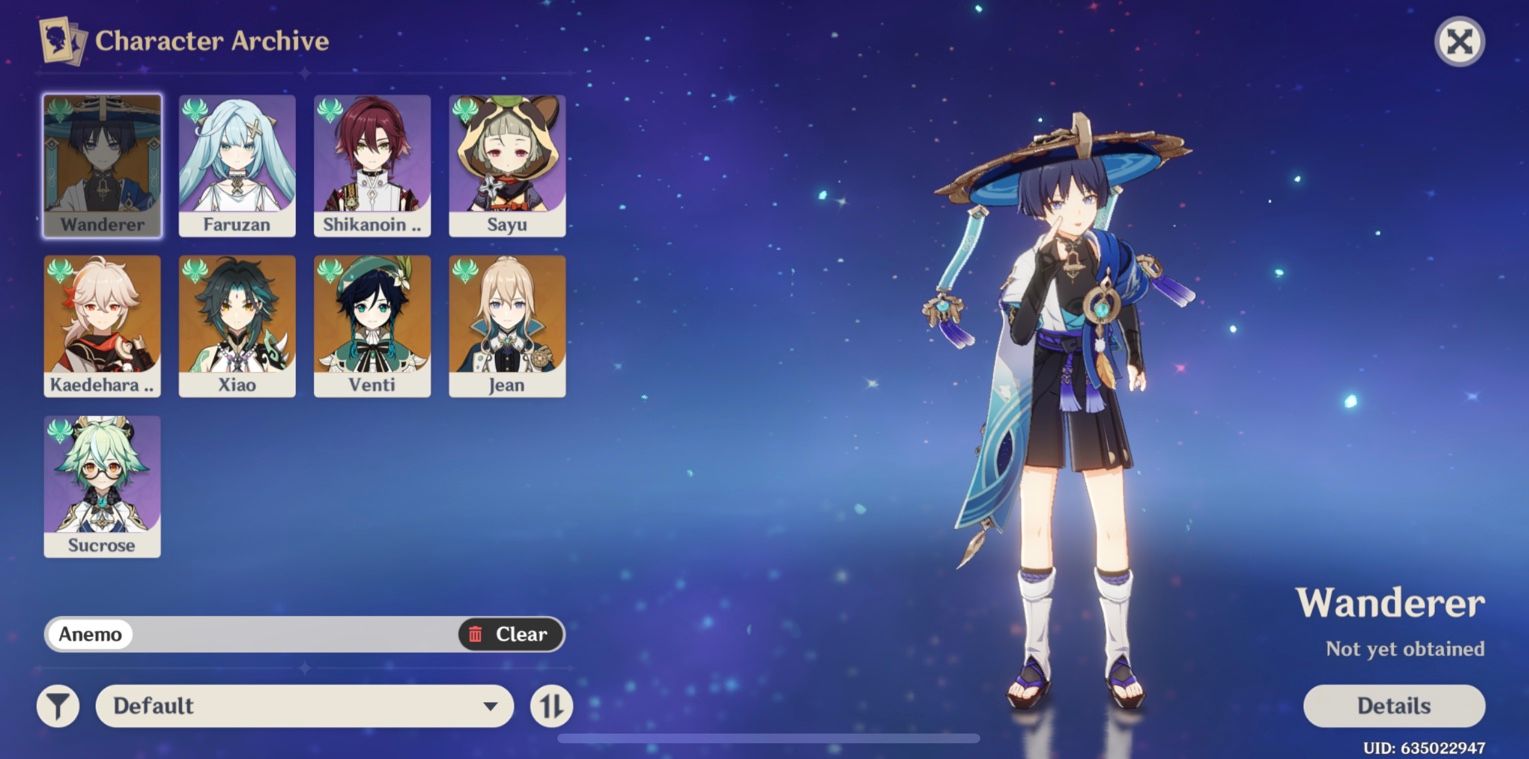Switch selection to the Jean card
Image resolution: width=1529 pixels, height=759 pixels.
pos(507,325)
